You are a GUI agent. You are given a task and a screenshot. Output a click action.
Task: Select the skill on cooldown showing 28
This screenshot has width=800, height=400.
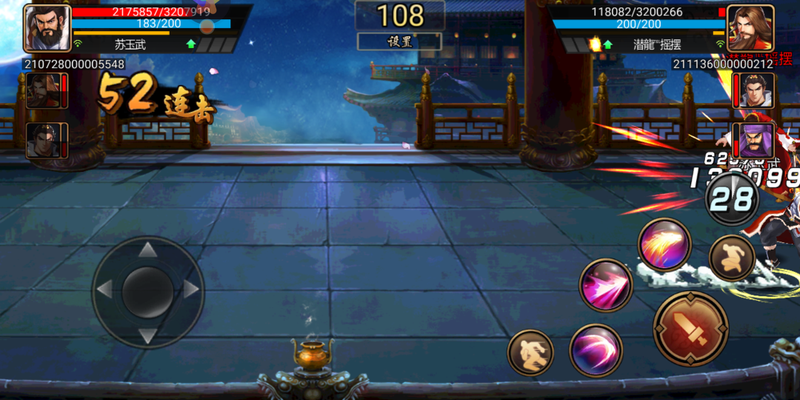point(731,199)
